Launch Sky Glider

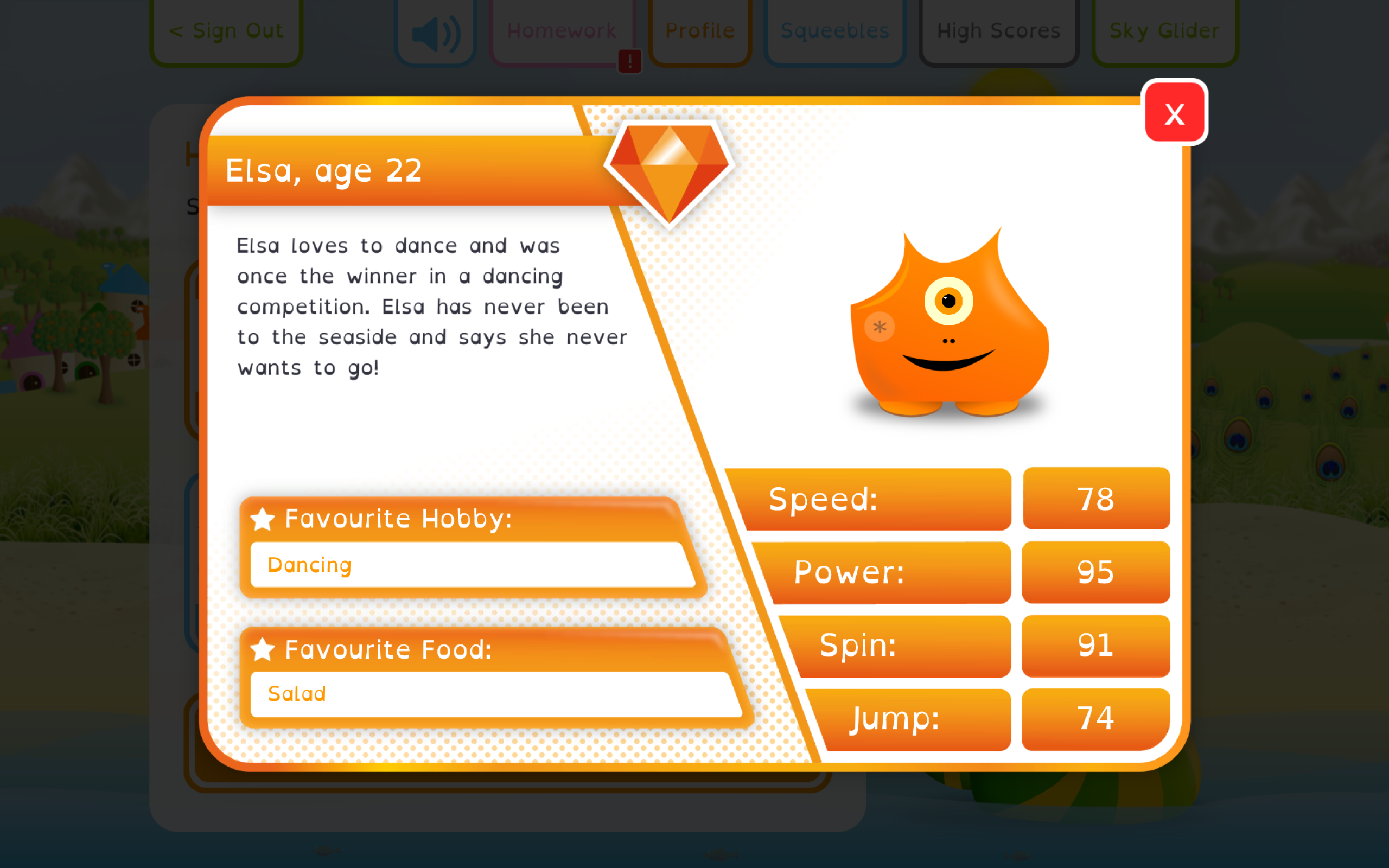tap(1164, 30)
